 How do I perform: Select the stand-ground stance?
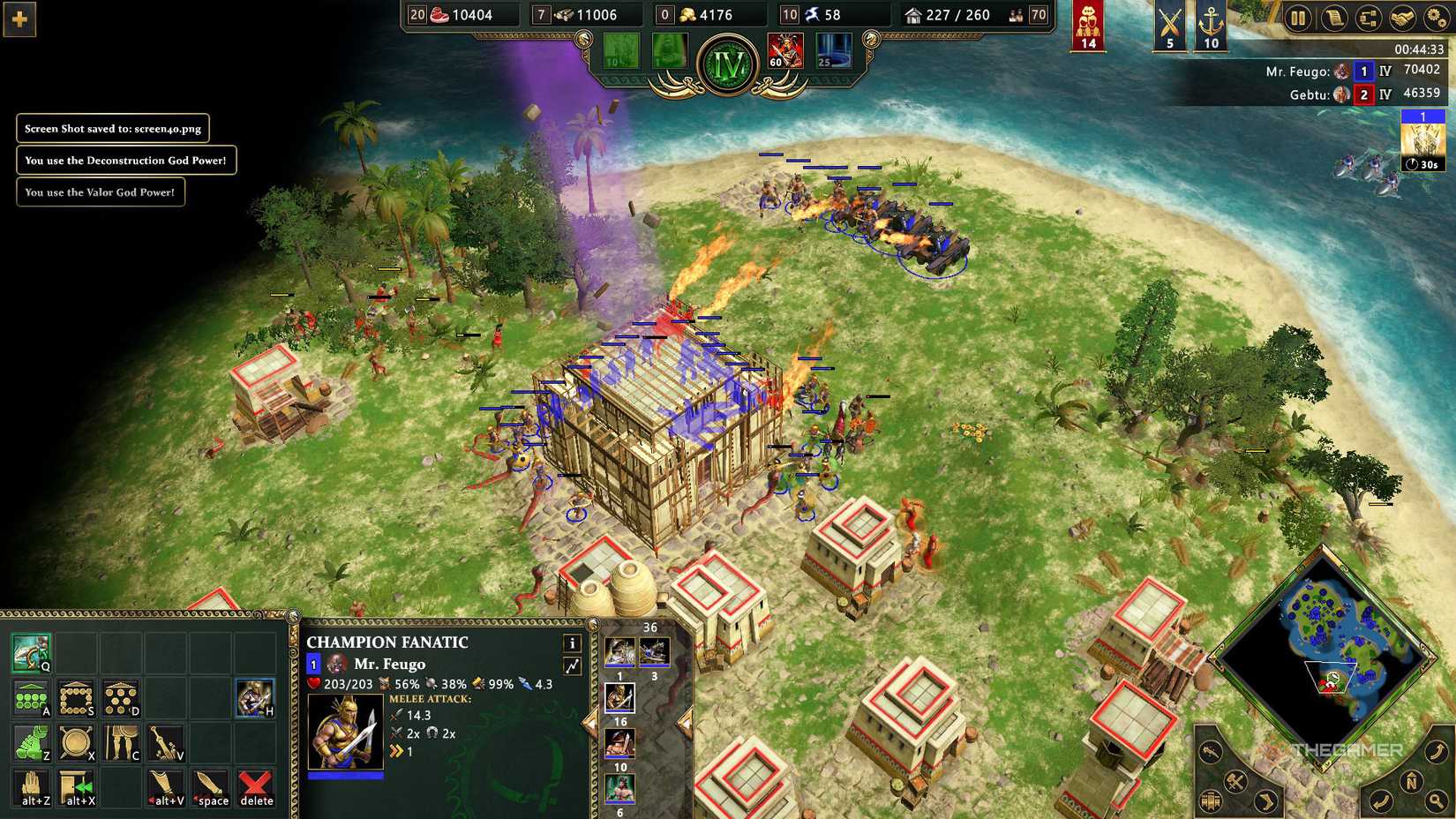[x=120, y=741]
